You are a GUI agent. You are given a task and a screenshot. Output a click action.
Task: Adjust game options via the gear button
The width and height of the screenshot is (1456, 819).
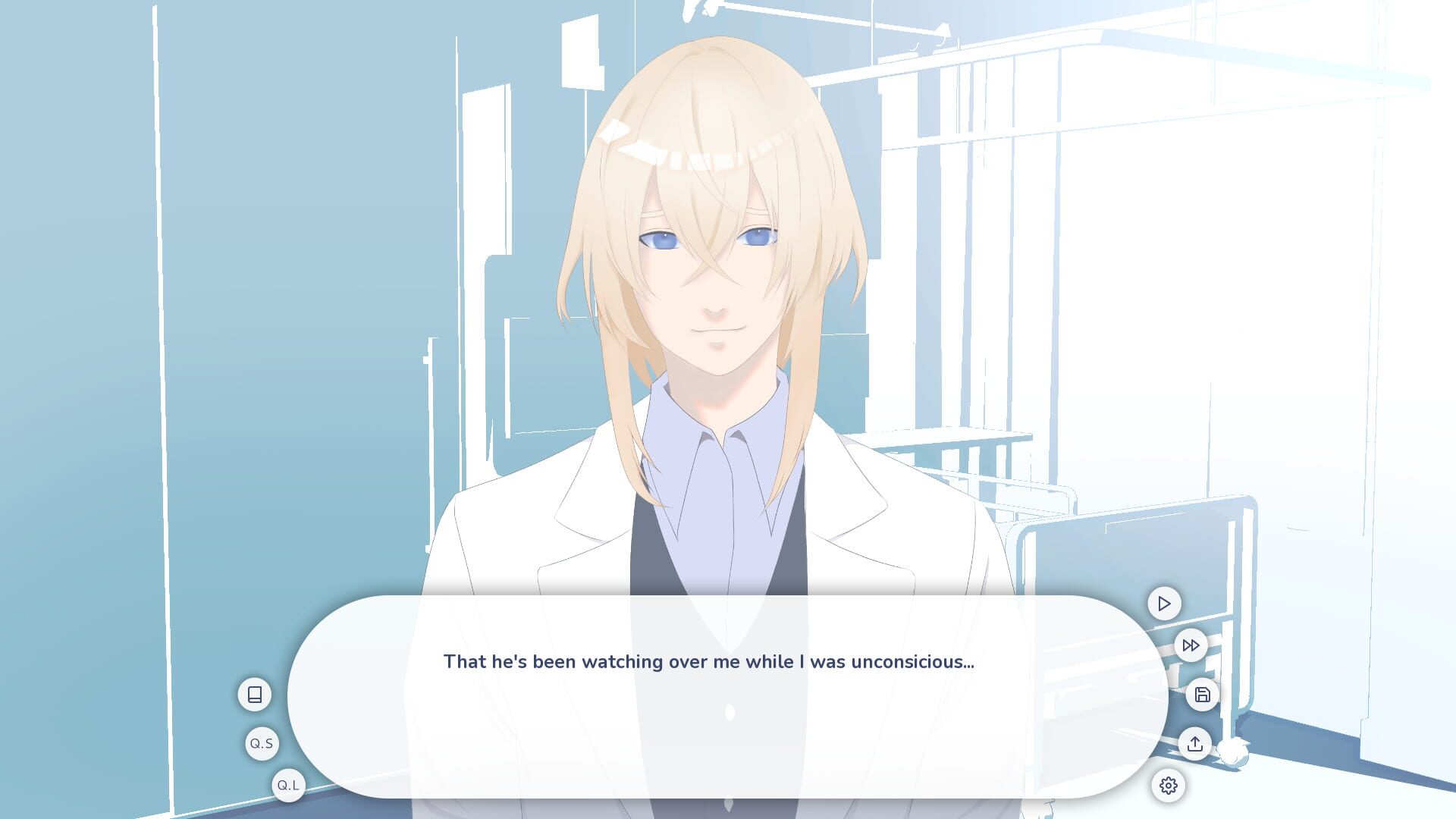pyautogui.click(x=1169, y=786)
